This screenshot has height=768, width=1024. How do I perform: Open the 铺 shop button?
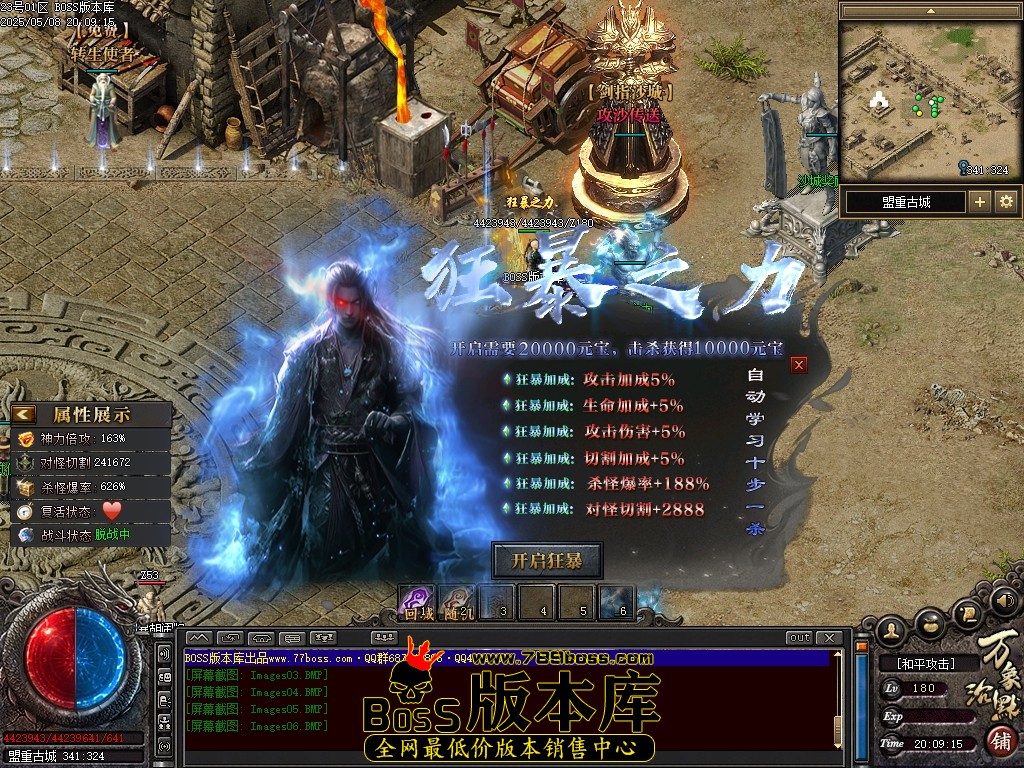pyautogui.click(x=999, y=741)
